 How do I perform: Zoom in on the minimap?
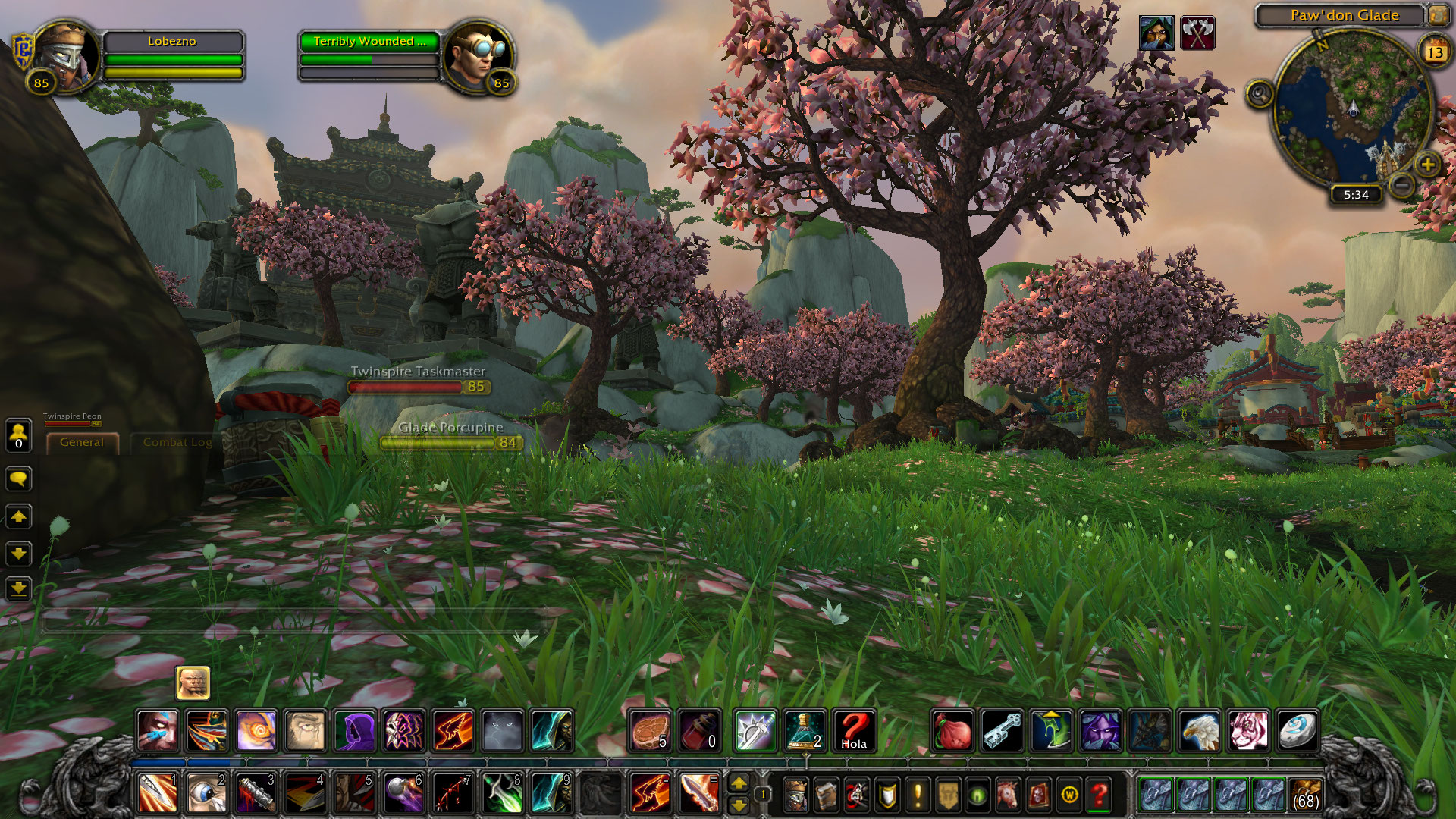click(x=1427, y=165)
